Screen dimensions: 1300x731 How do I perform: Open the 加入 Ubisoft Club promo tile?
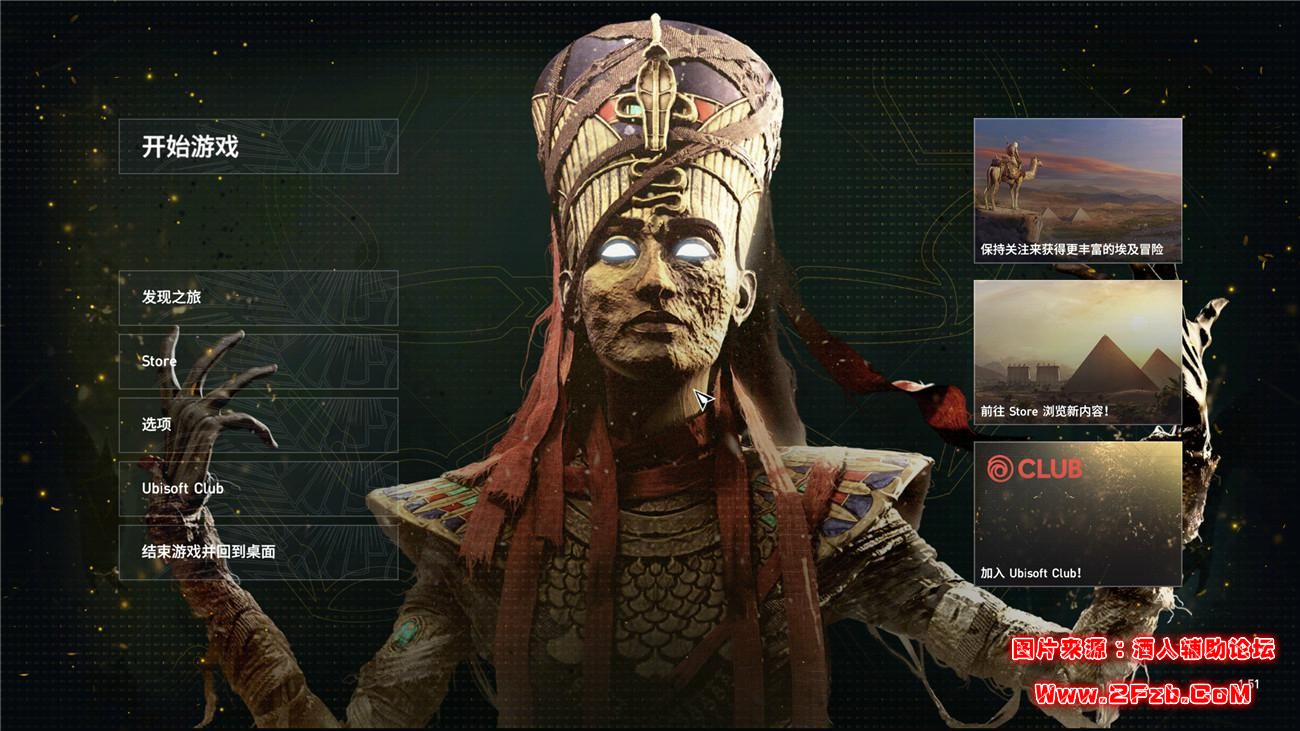tap(1077, 513)
